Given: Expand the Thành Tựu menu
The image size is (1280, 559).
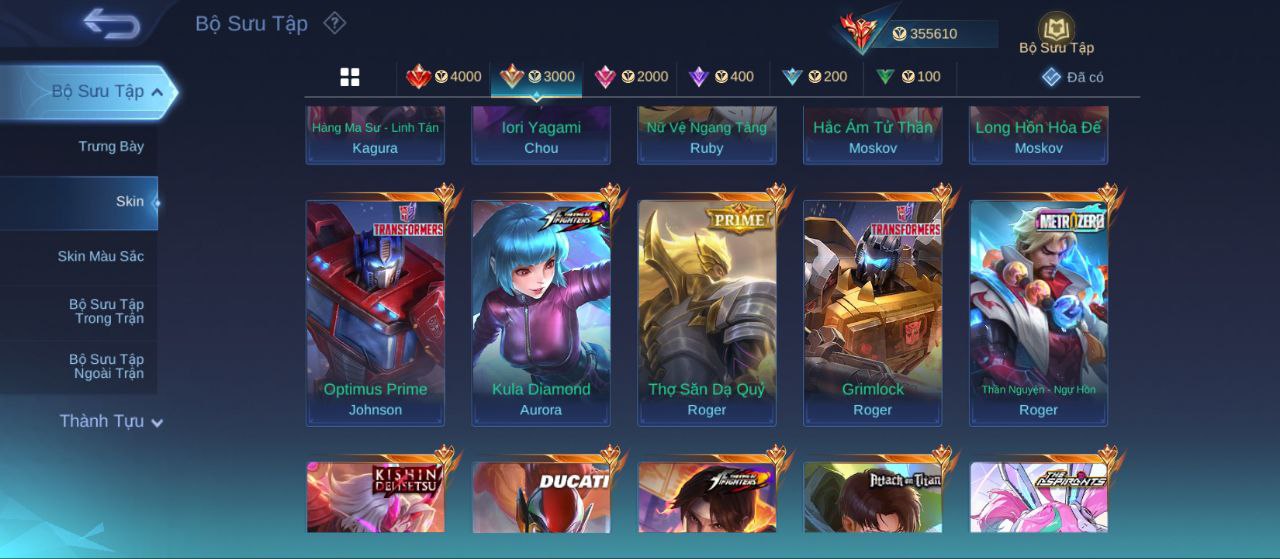Looking at the screenshot, I should click(110, 422).
